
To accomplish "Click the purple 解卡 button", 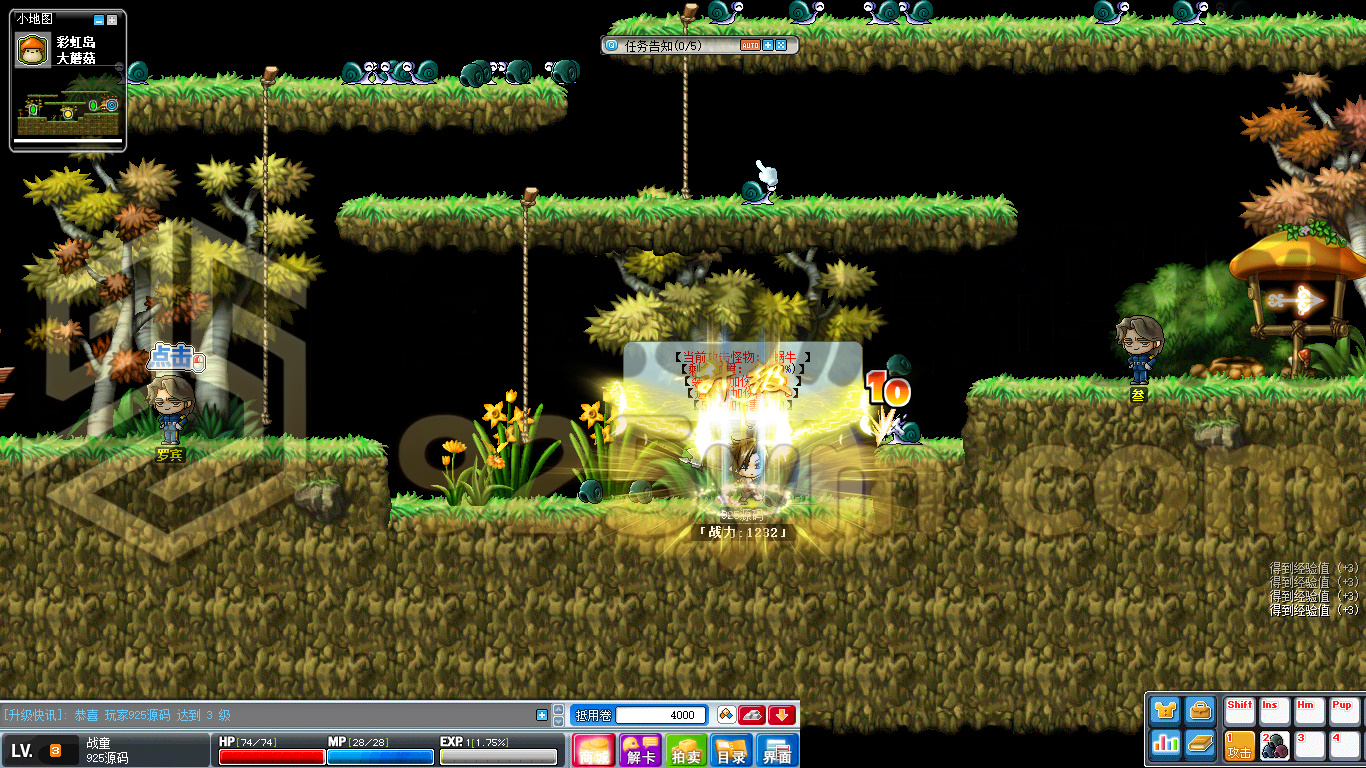I will [x=640, y=750].
